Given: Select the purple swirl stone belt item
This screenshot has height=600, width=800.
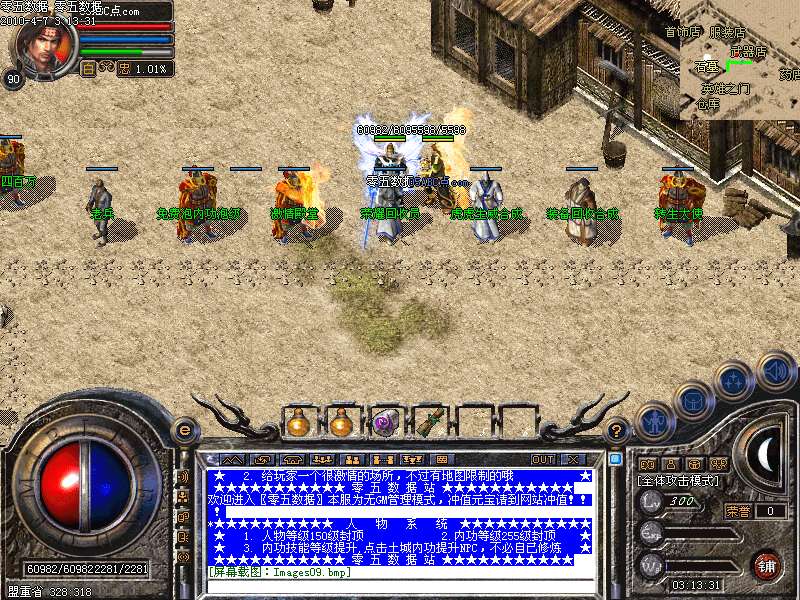Looking at the screenshot, I should 385,423.
